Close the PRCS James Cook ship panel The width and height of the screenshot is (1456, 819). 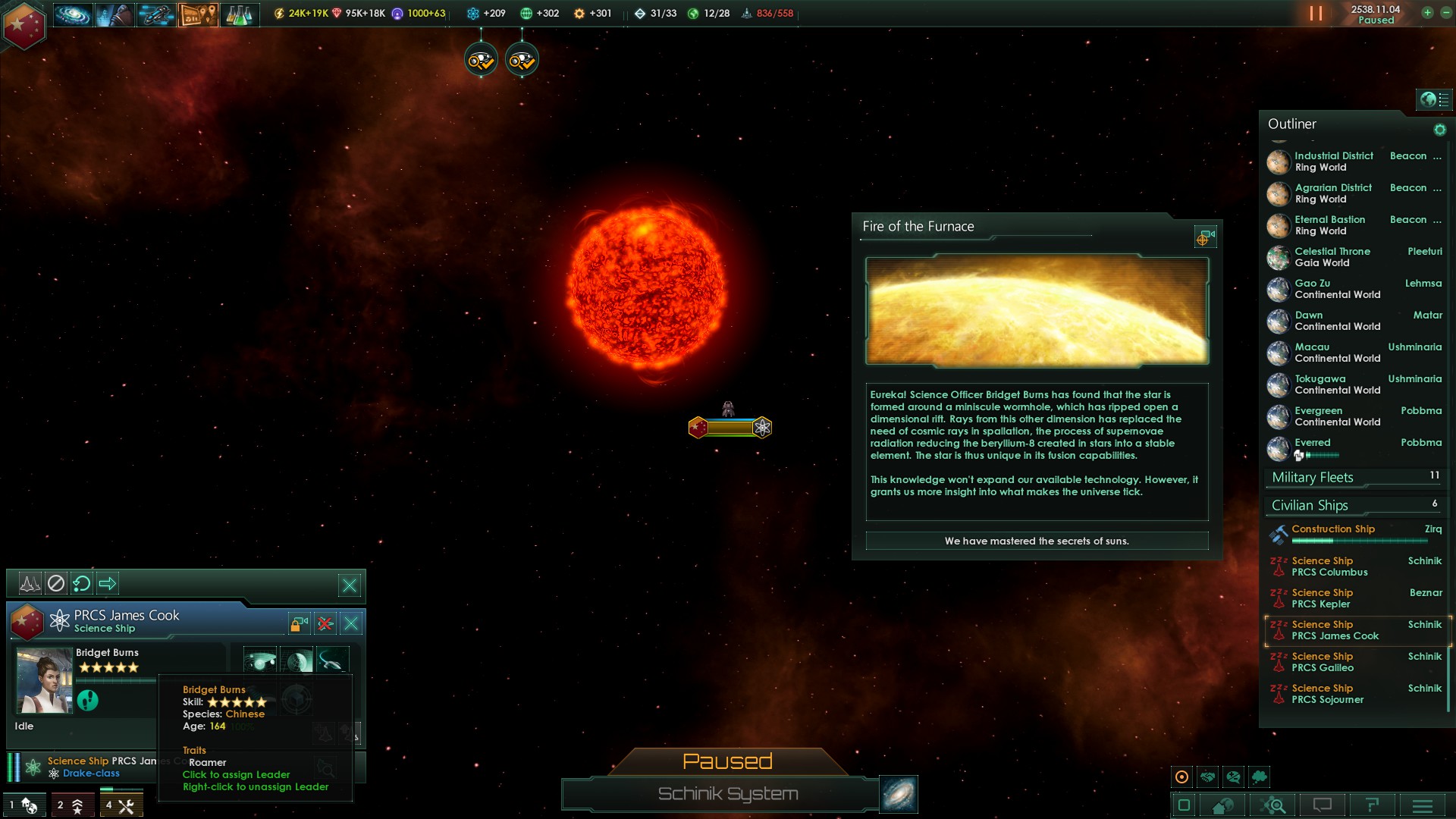[x=351, y=623]
